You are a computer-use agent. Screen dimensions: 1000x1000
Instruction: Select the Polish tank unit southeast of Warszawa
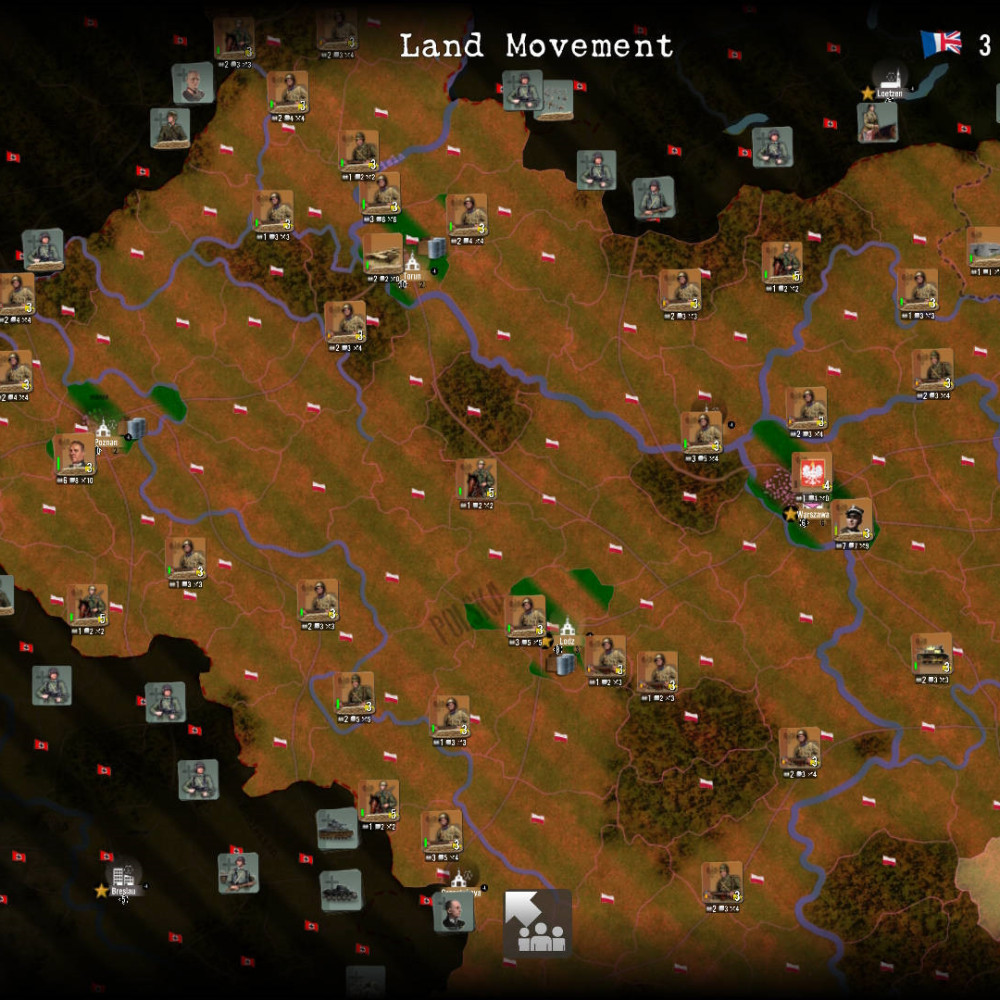(x=931, y=653)
